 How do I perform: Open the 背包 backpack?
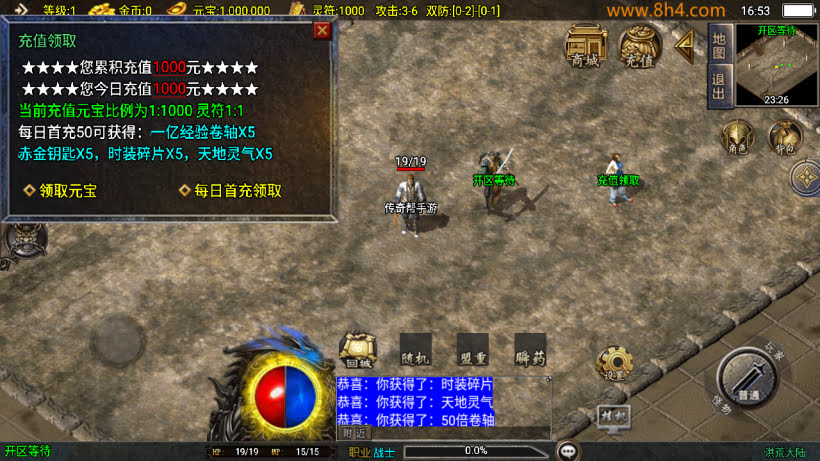click(x=784, y=138)
